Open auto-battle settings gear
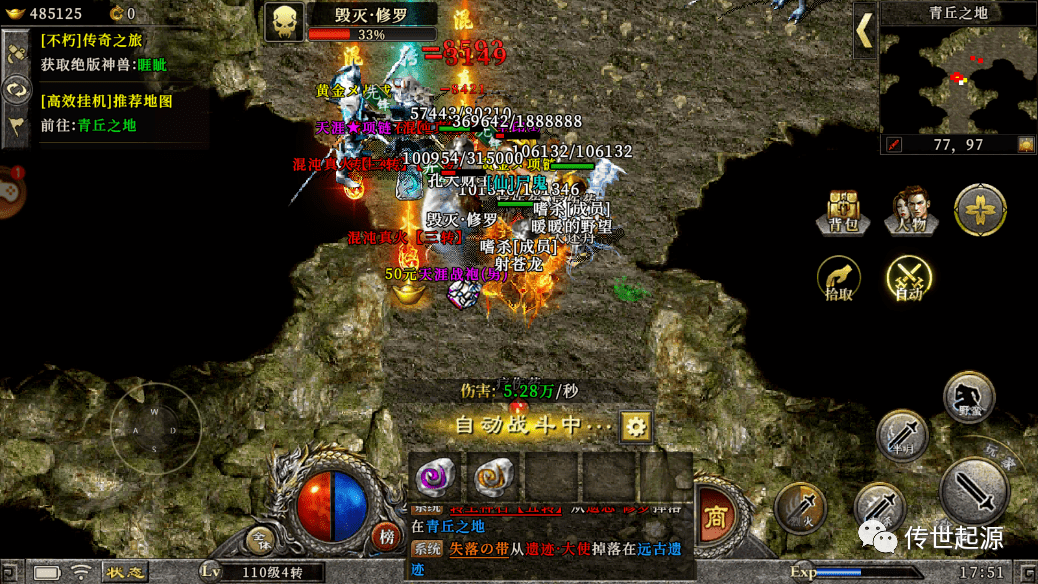 [x=636, y=427]
